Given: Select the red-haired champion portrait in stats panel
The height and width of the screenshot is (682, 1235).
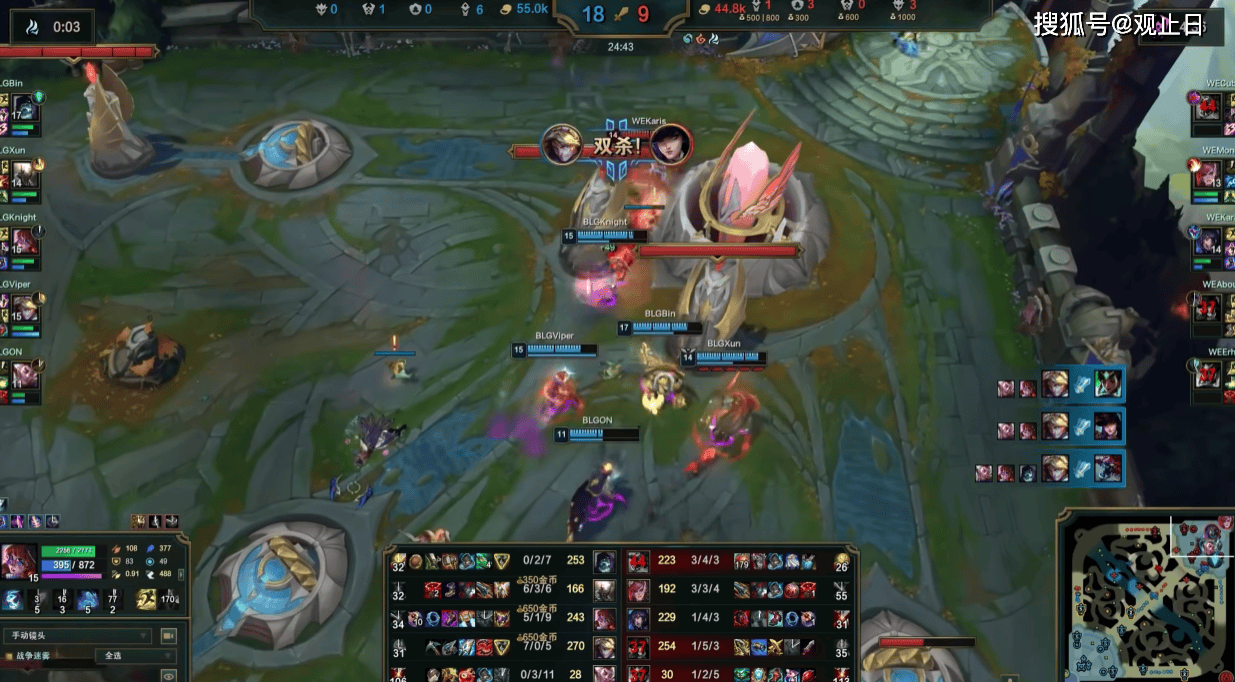Looking at the screenshot, I should coord(18,562).
